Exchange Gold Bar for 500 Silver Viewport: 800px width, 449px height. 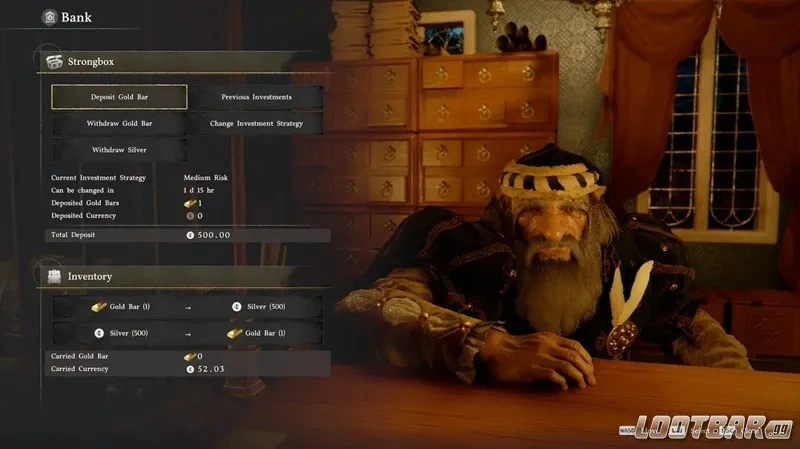click(x=188, y=307)
